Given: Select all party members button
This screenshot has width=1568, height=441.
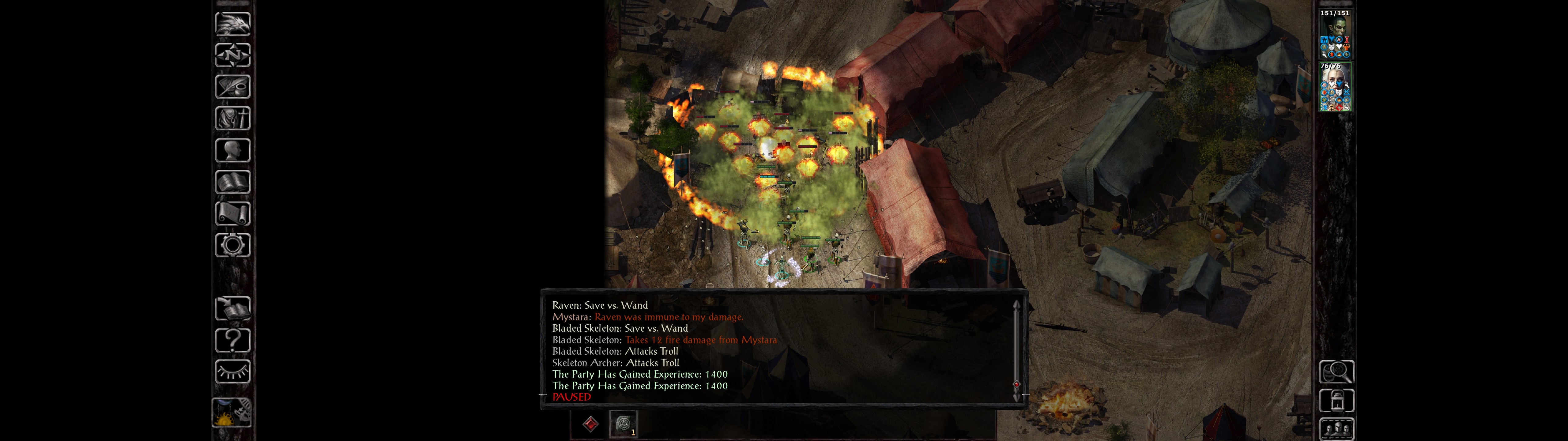Looking at the screenshot, I should click(x=1336, y=429).
